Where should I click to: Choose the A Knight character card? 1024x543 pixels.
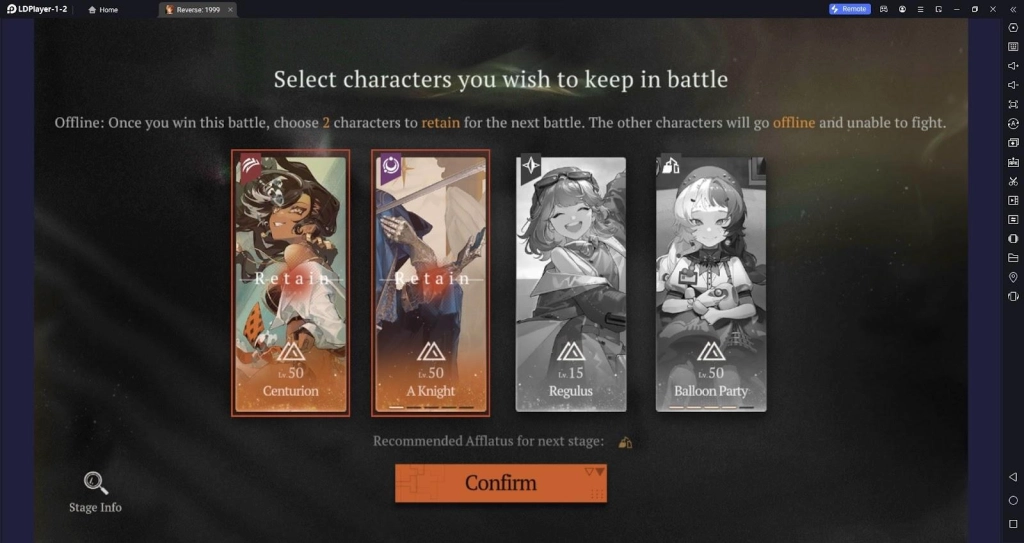[x=431, y=282]
